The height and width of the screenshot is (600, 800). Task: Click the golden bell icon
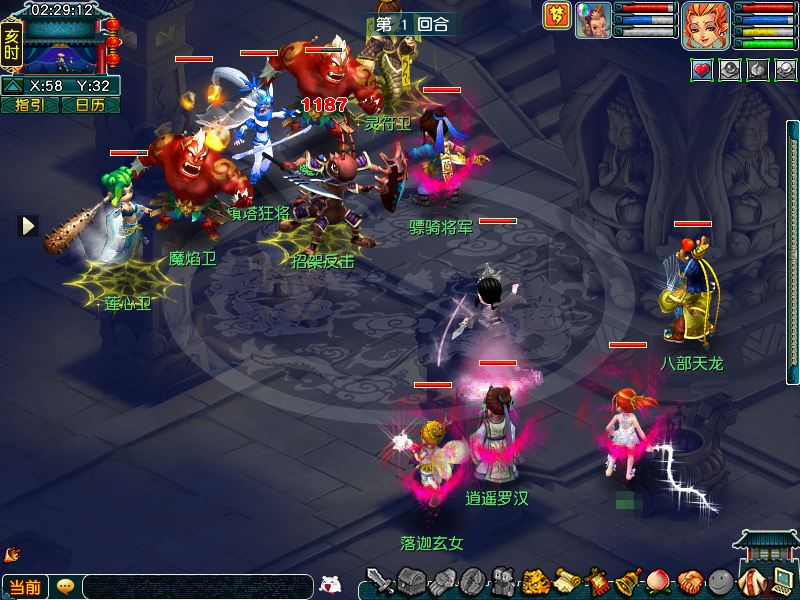pos(628,581)
